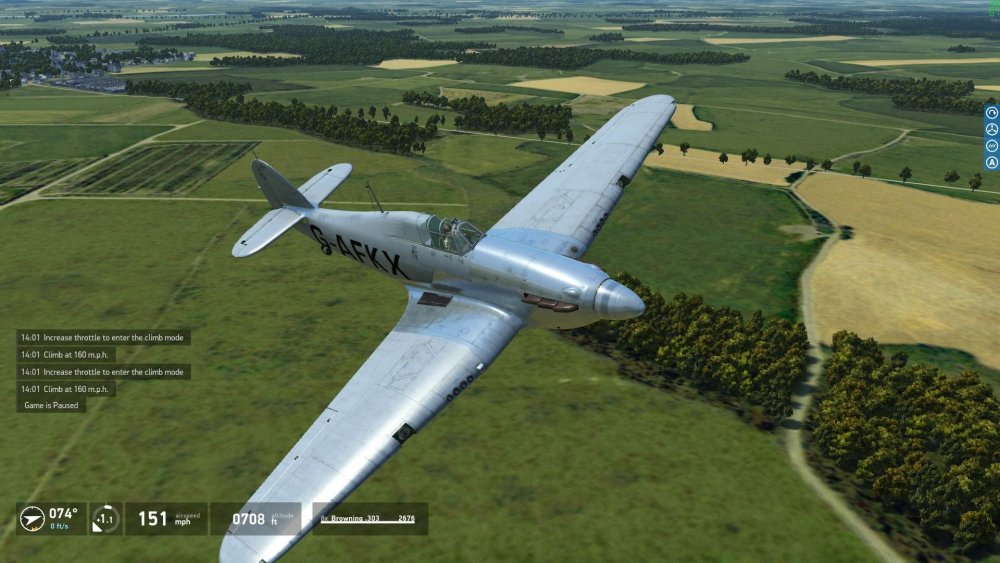Screen dimensions: 1000x563
Task: Toggle the circled letter A icon
Action: click(992, 162)
